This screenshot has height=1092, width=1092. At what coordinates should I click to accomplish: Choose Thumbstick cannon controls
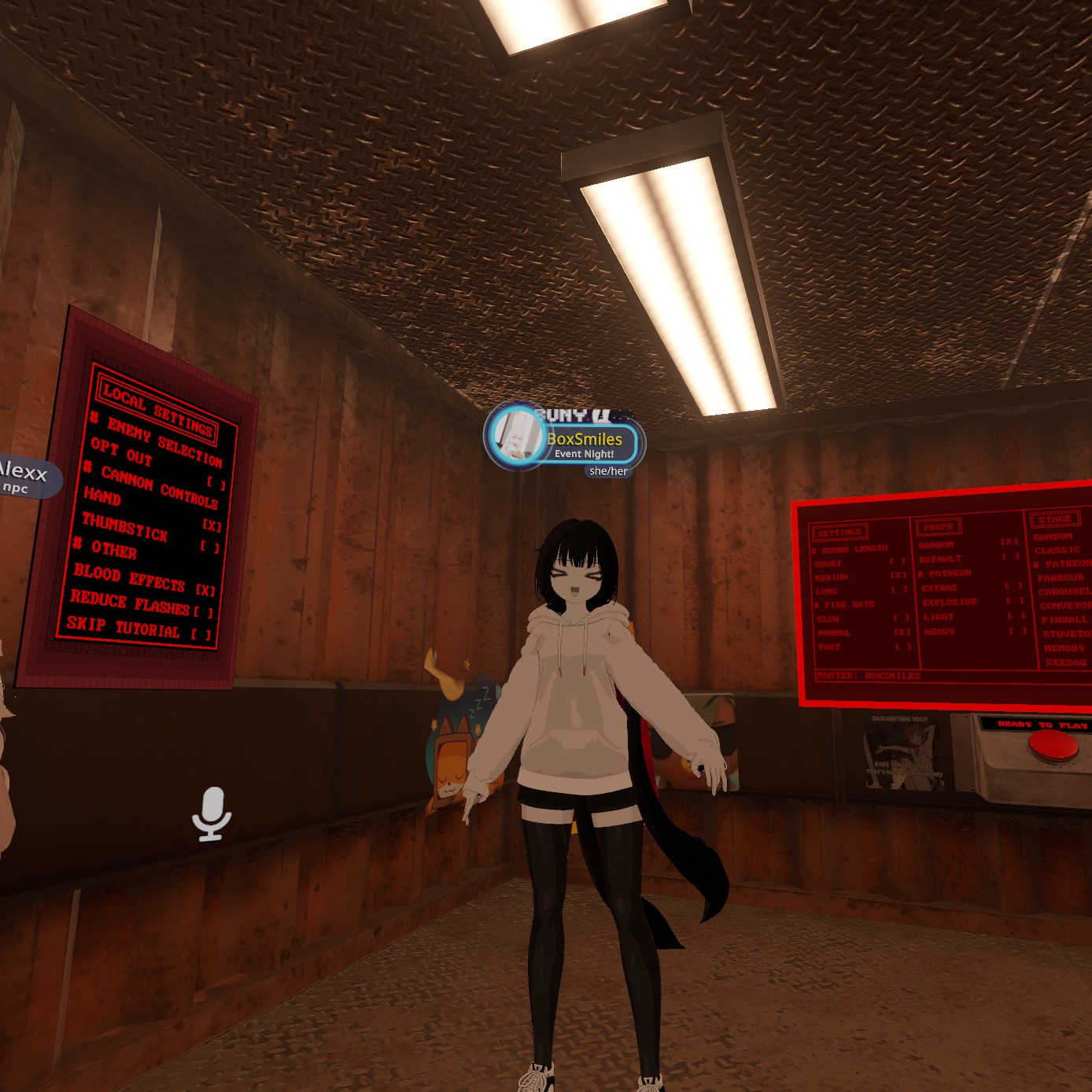point(209,547)
